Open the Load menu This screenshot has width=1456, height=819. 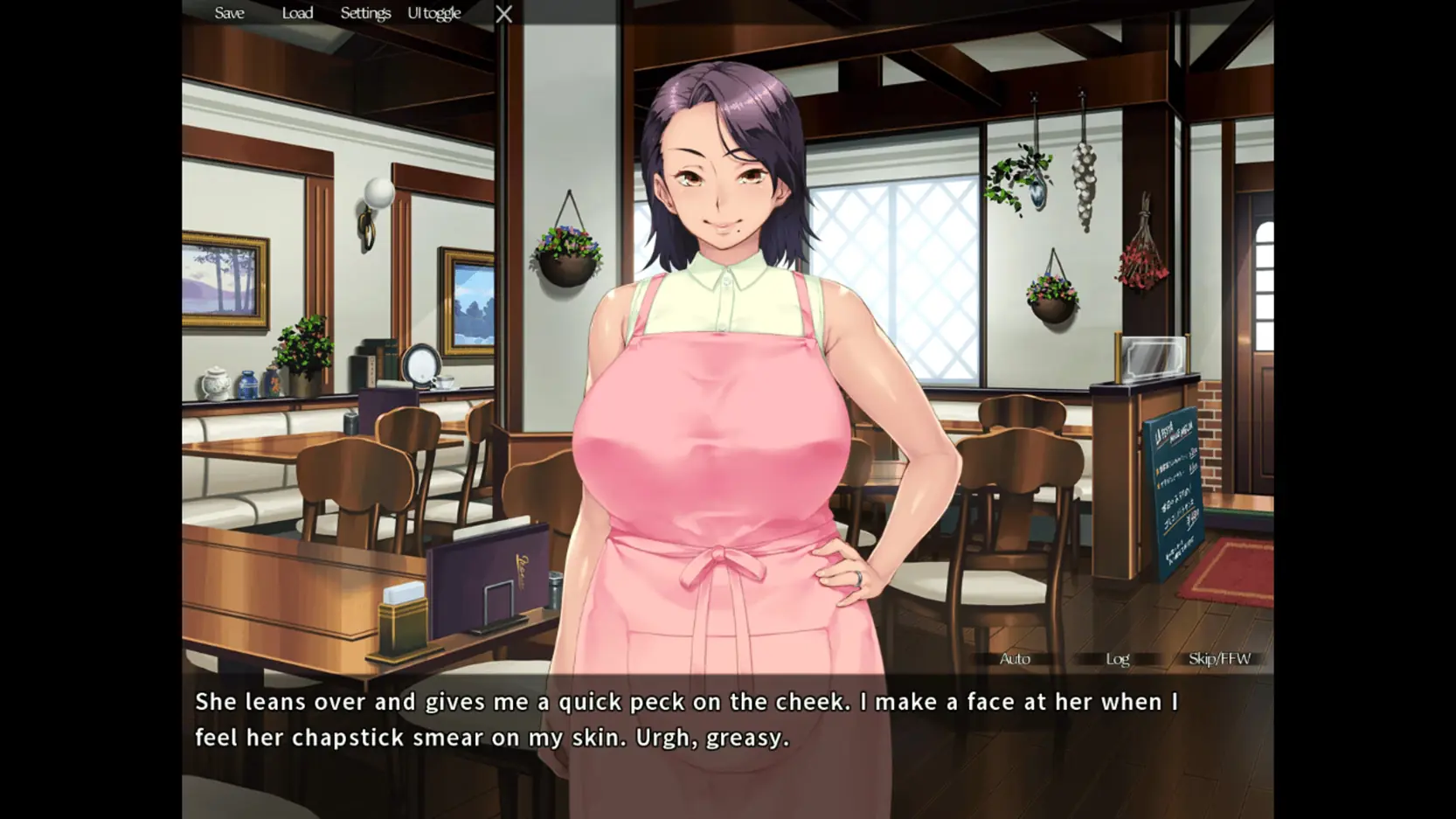297,13
